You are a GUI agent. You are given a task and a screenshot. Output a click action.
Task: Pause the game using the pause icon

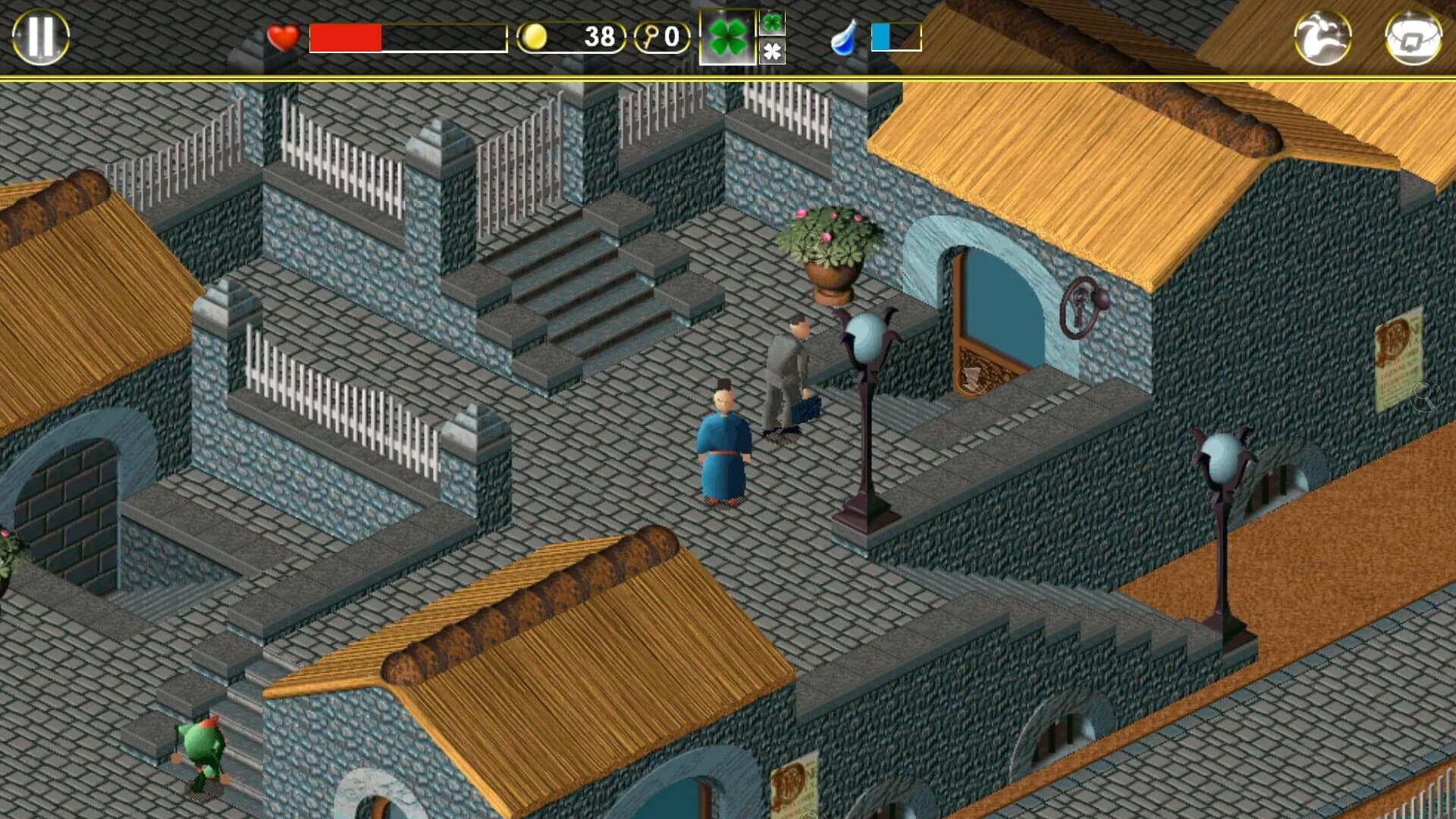pyautogui.click(x=39, y=35)
